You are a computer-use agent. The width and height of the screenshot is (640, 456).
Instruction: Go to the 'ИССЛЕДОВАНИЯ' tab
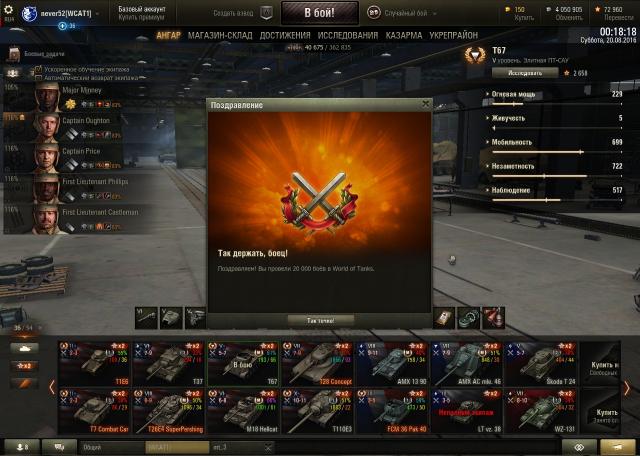[350, 35]
